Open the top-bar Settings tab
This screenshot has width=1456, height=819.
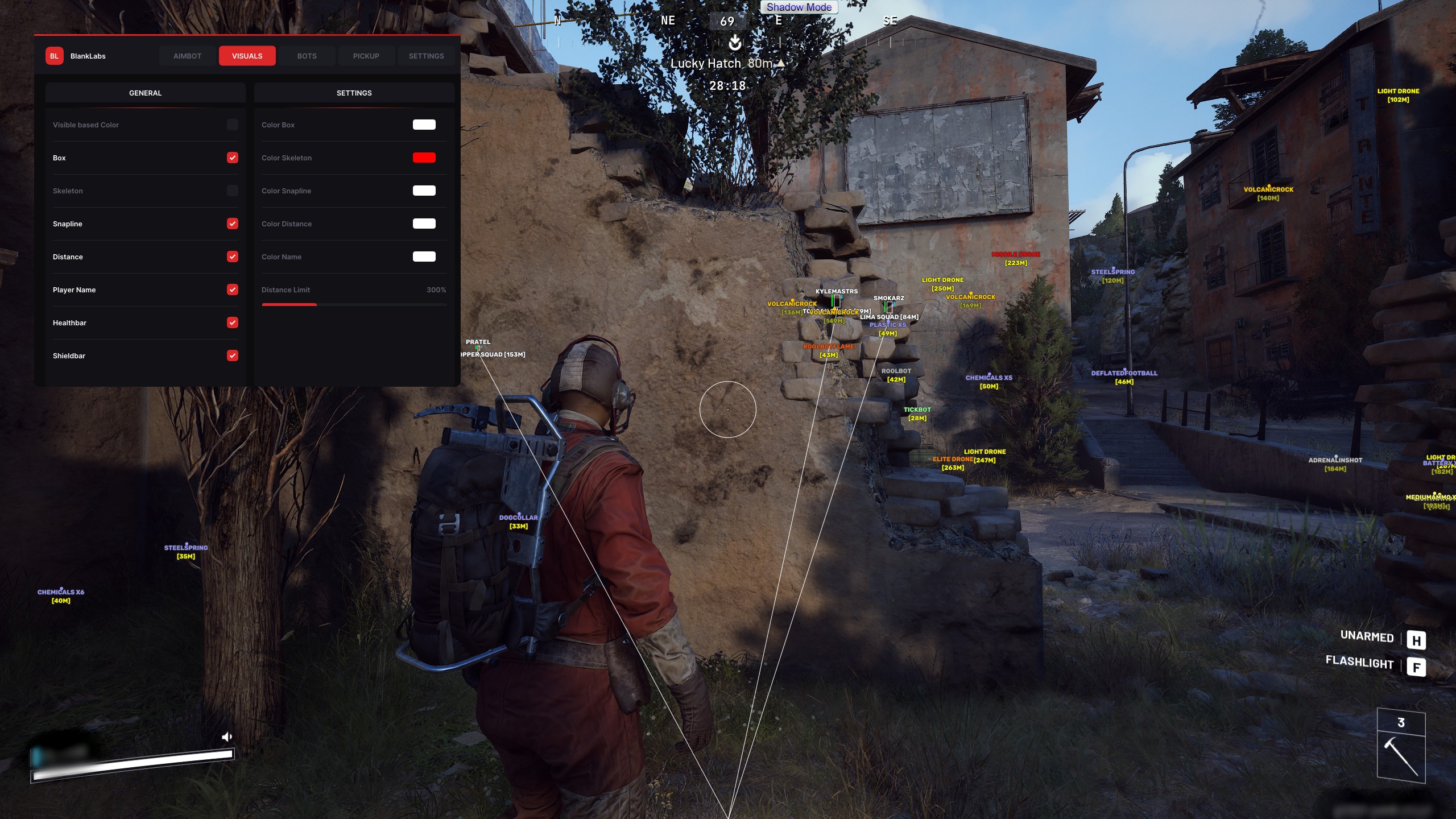pos(426,56)
